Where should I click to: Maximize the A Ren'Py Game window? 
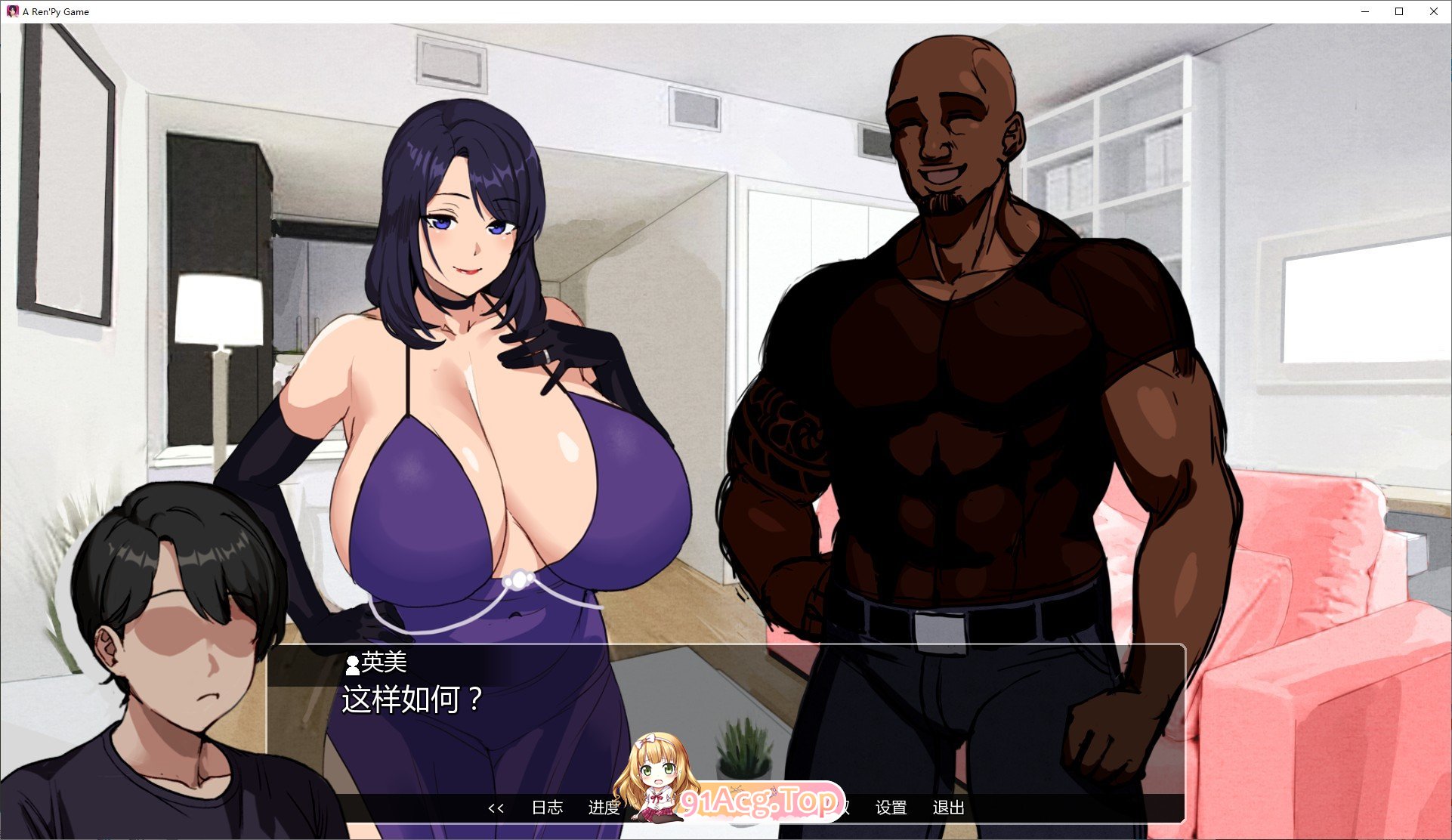[x=1398, y=11]
